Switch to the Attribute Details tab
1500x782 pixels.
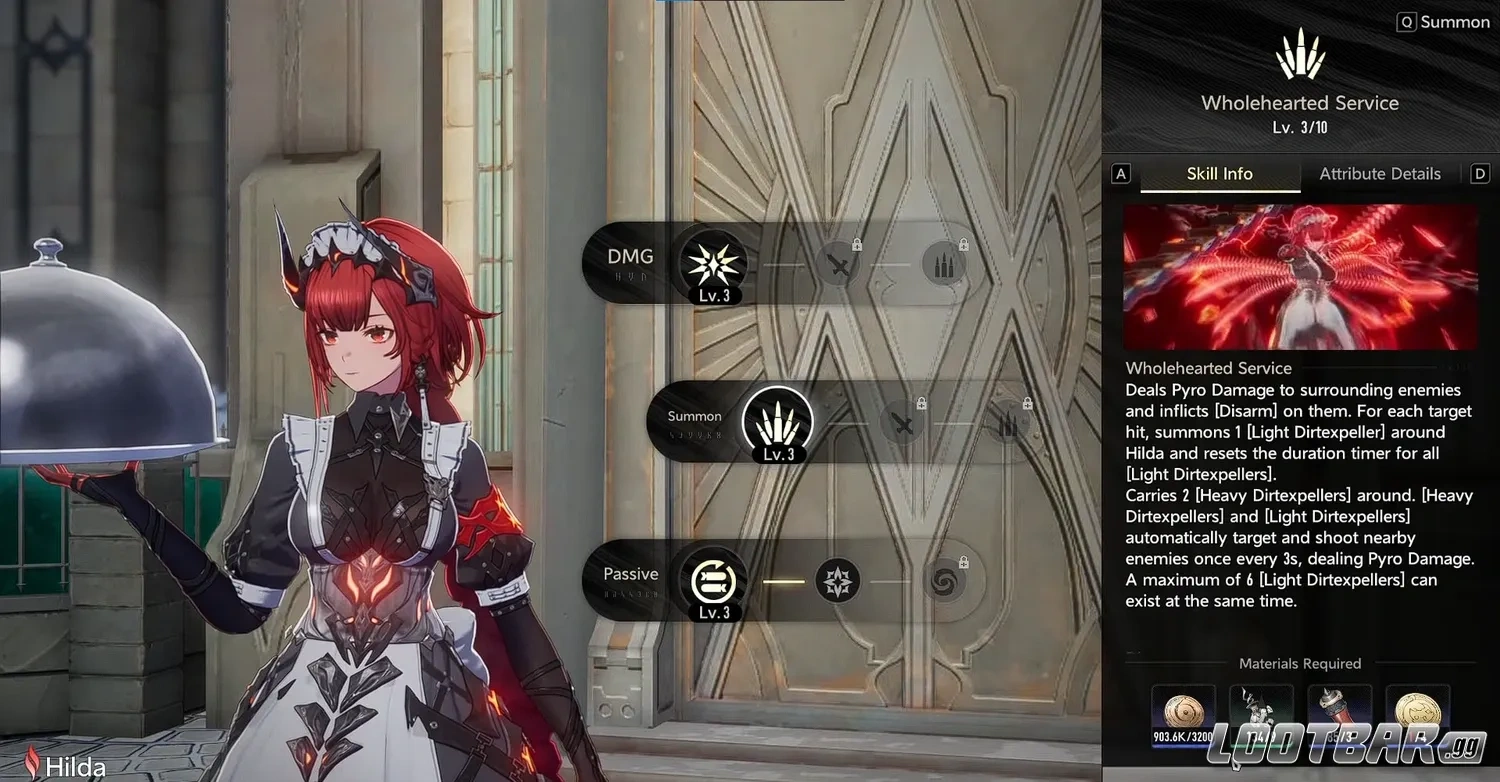tap(1380, 173)
